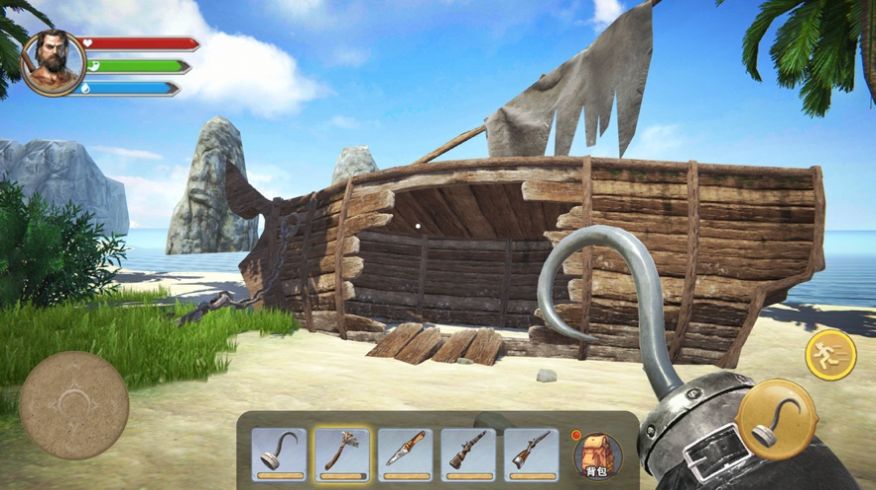Open the backpack (背包)
This screenshot has height=490, width=876.
597,454
